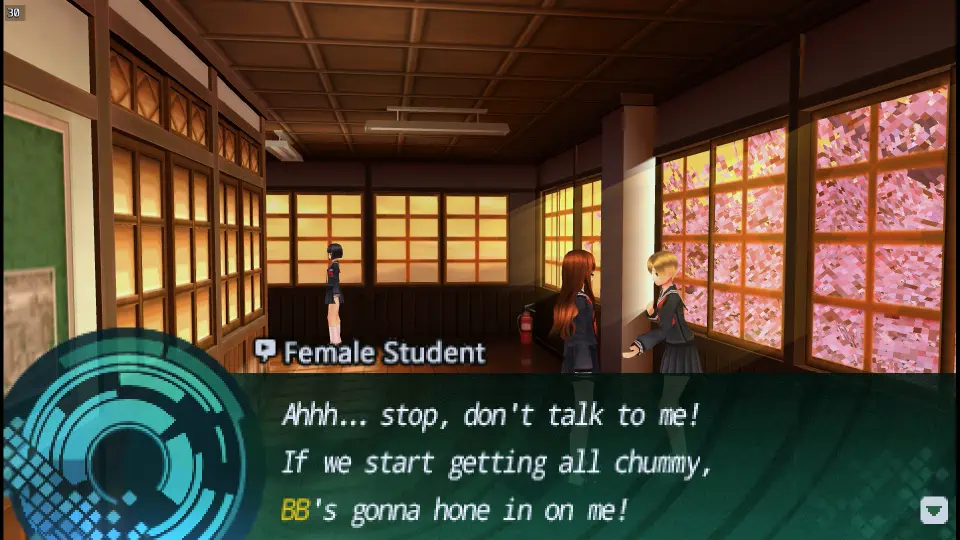Advance dialogue with the down-arrow indicator
The image size is (960, 540).
(x=933, y=510)
